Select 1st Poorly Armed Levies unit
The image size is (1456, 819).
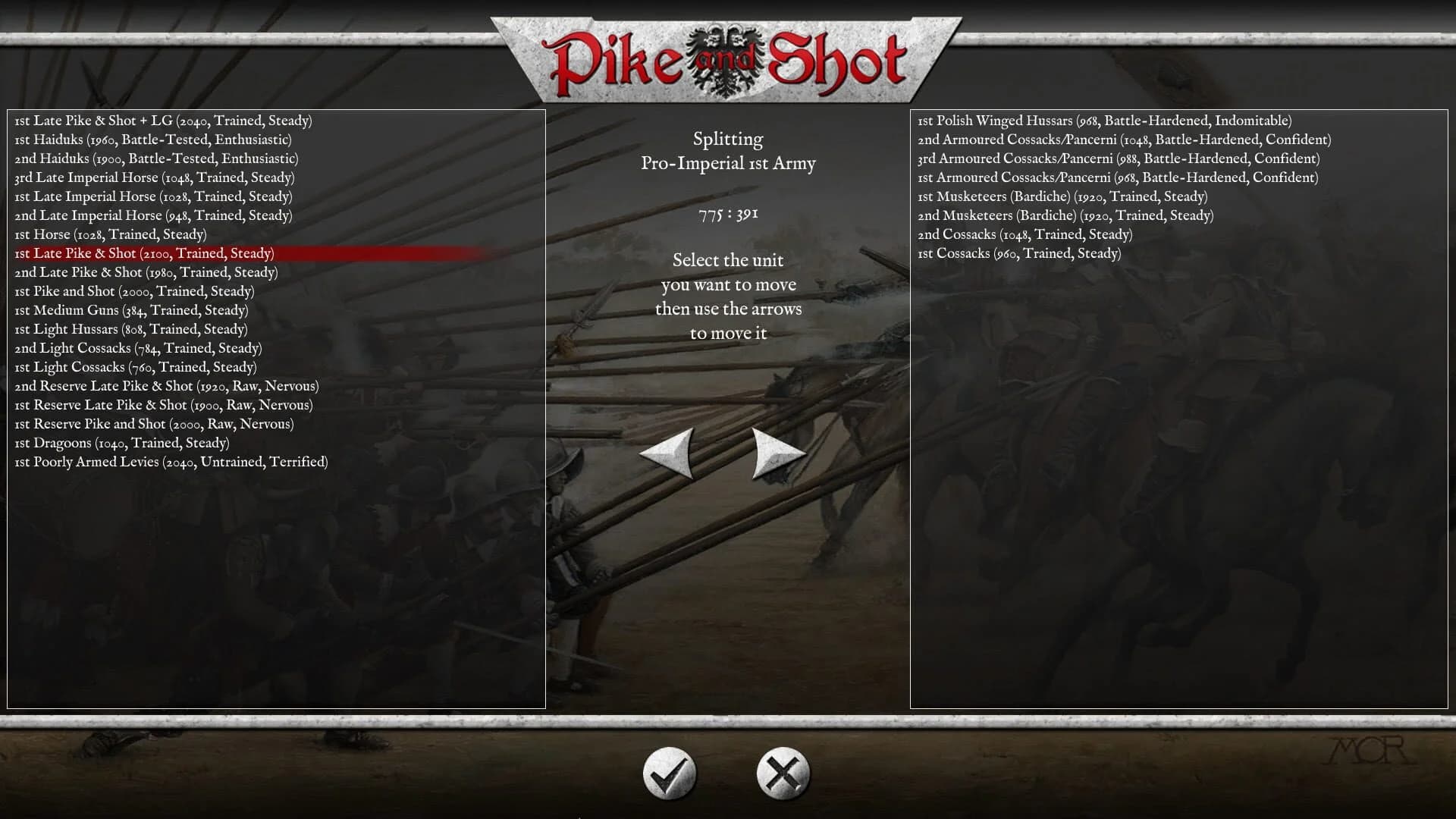tap(171, 461)
